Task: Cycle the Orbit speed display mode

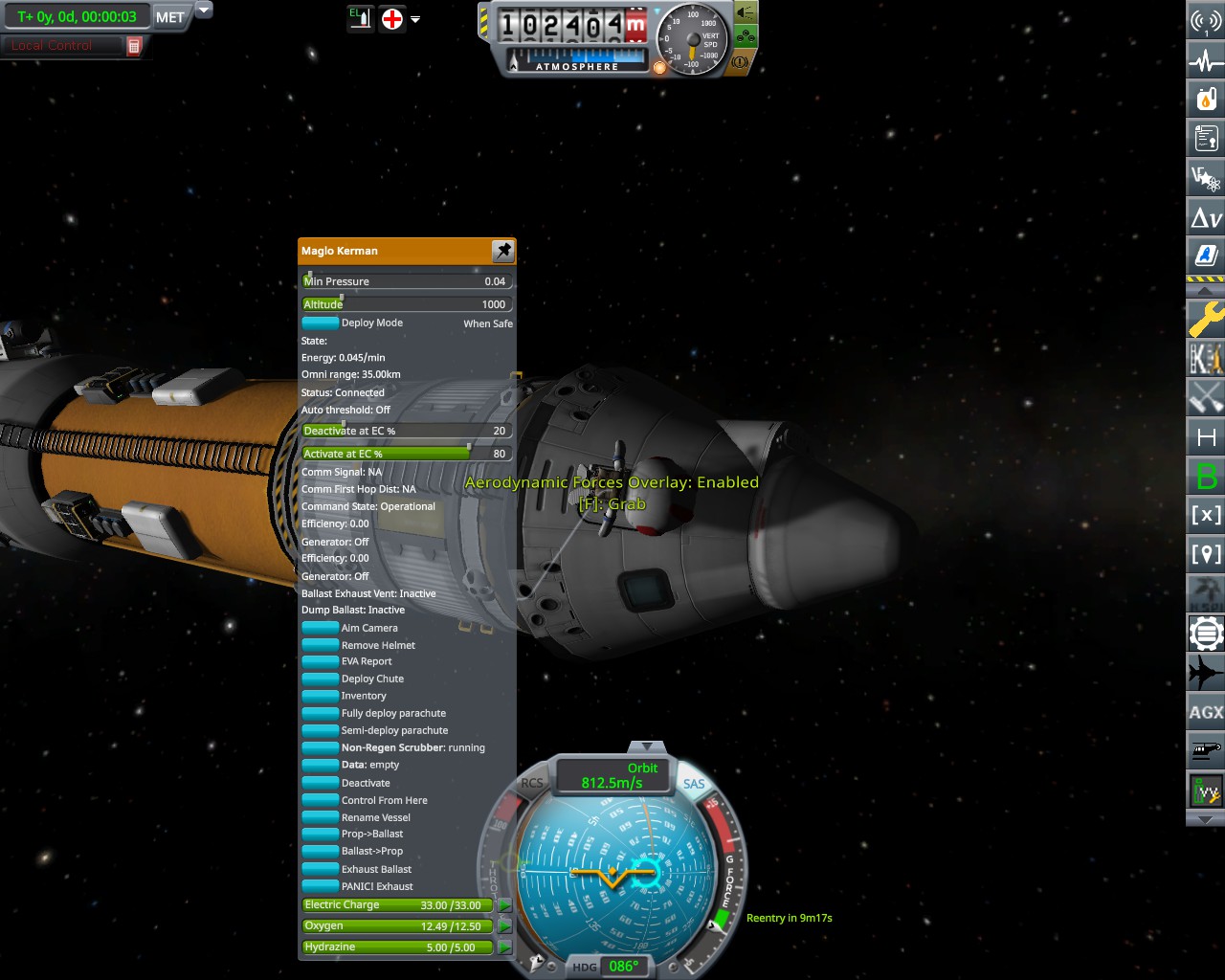Action: pos(614,775)
